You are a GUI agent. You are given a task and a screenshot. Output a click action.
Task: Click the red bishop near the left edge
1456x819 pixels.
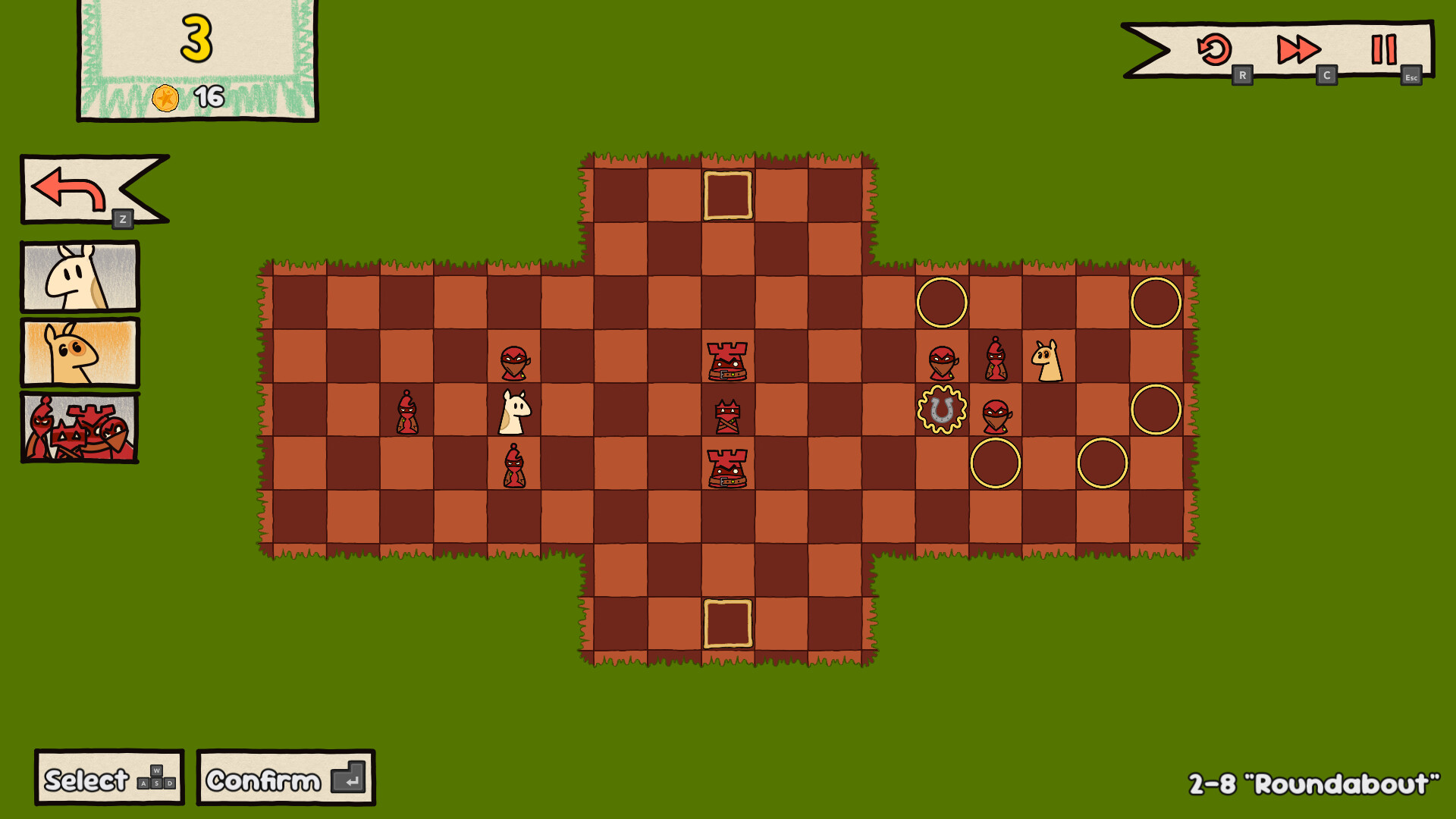click(x=407, y=412)
